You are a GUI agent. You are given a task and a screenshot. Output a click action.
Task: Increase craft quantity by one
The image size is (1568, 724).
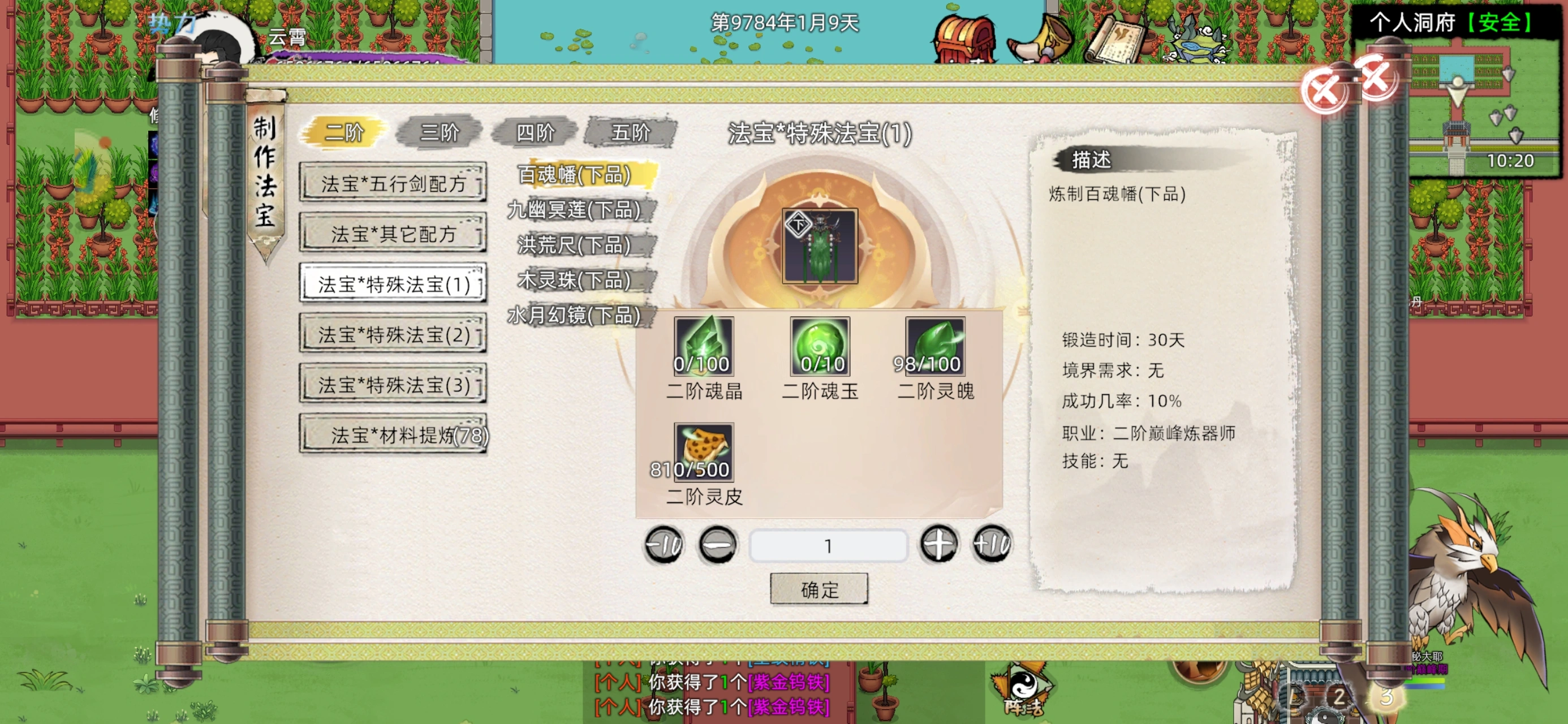(938, 544)
